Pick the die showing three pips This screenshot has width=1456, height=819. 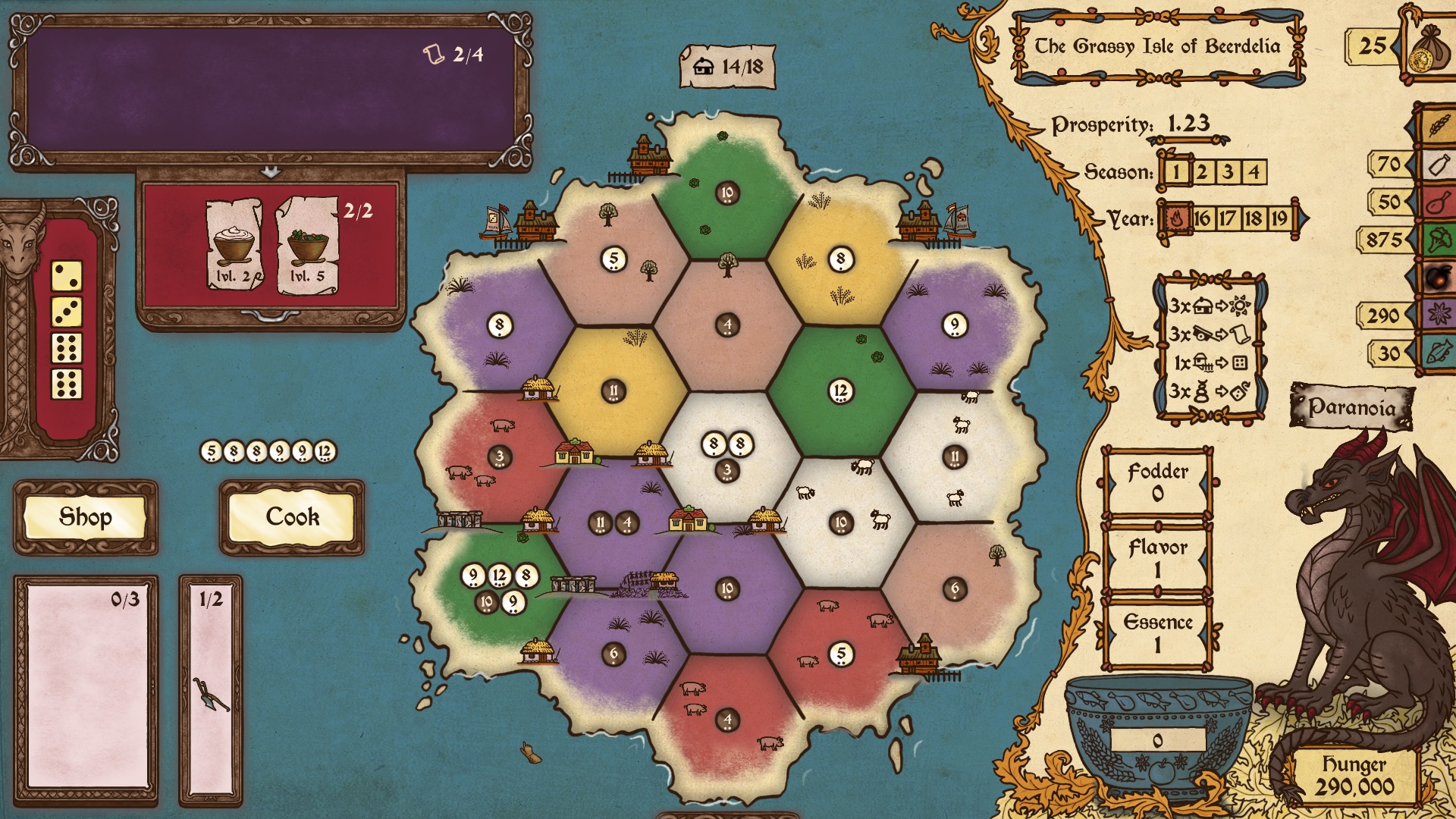[67, 312]
